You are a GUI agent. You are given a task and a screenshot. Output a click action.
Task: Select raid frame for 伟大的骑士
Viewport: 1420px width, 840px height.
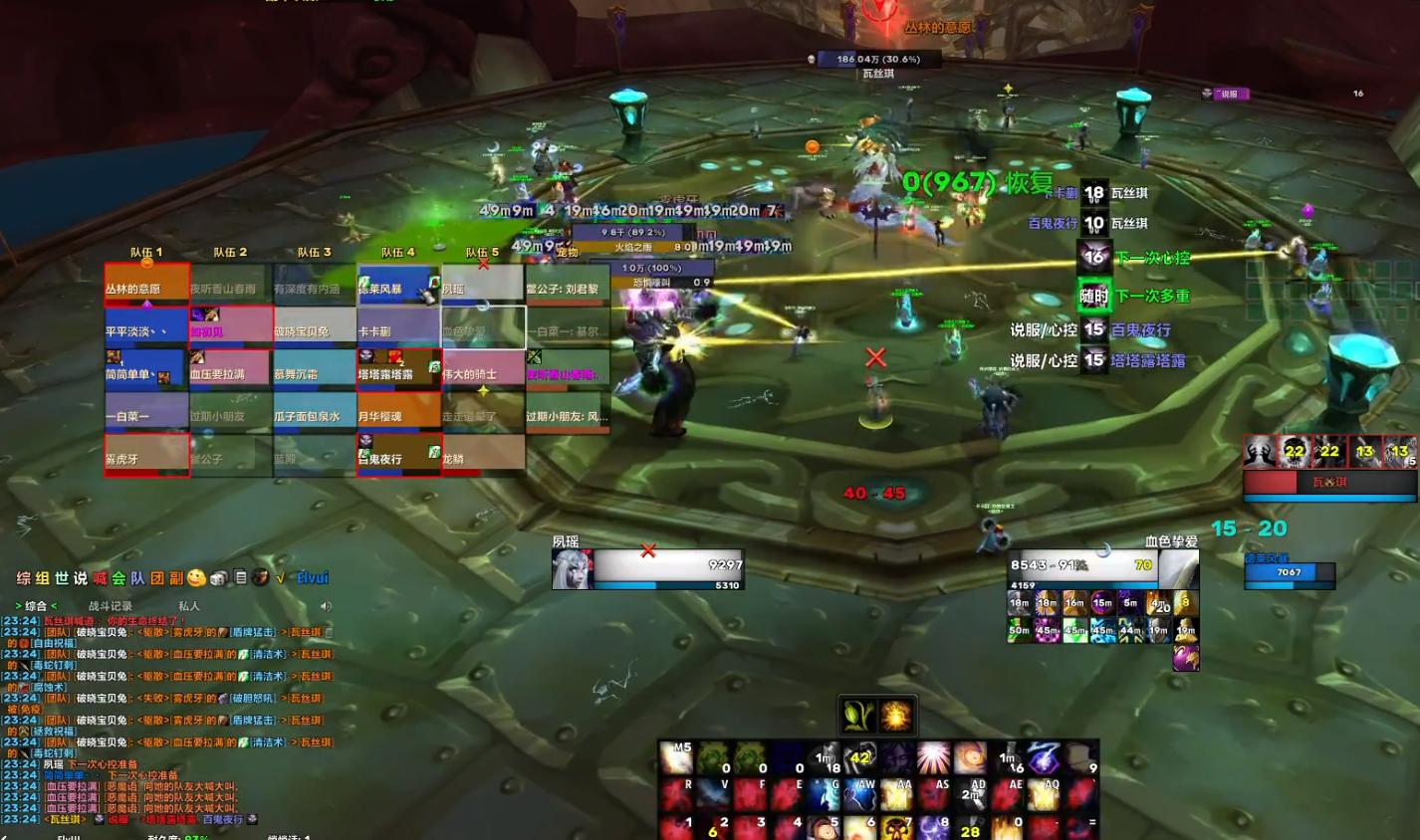coord(482,372)
